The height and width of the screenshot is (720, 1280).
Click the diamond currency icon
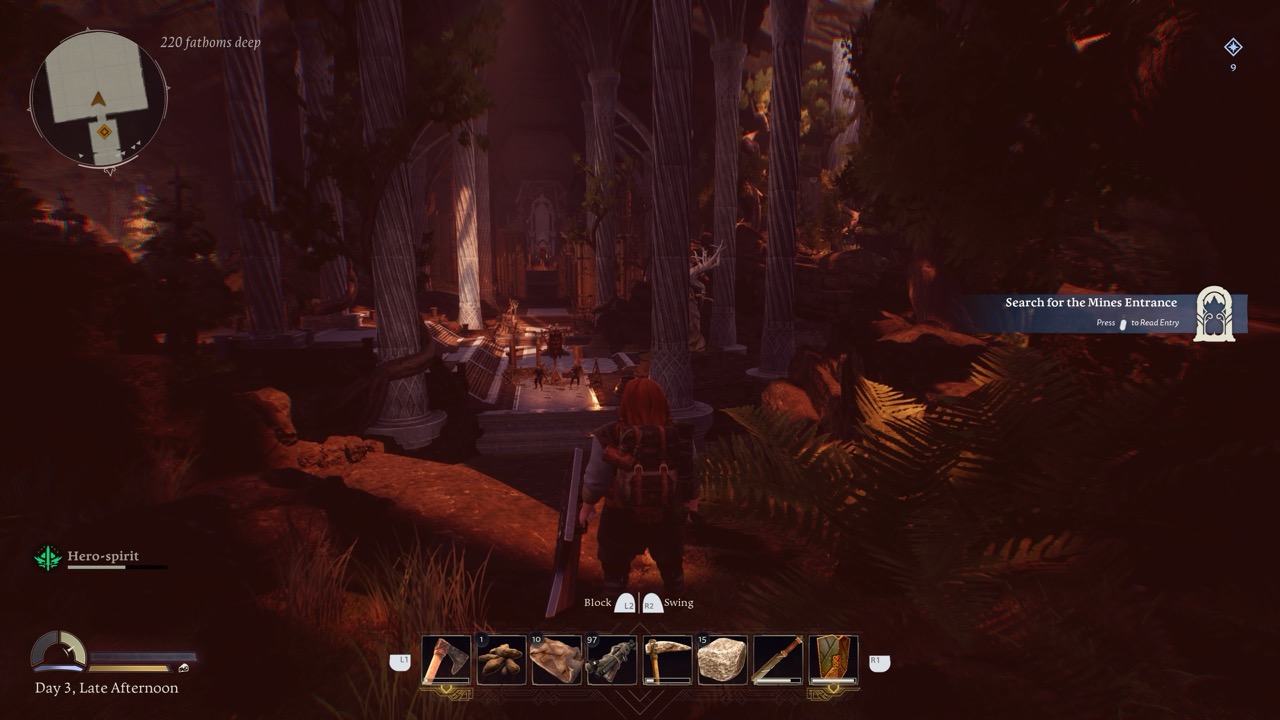click(x=1233, y=47)
